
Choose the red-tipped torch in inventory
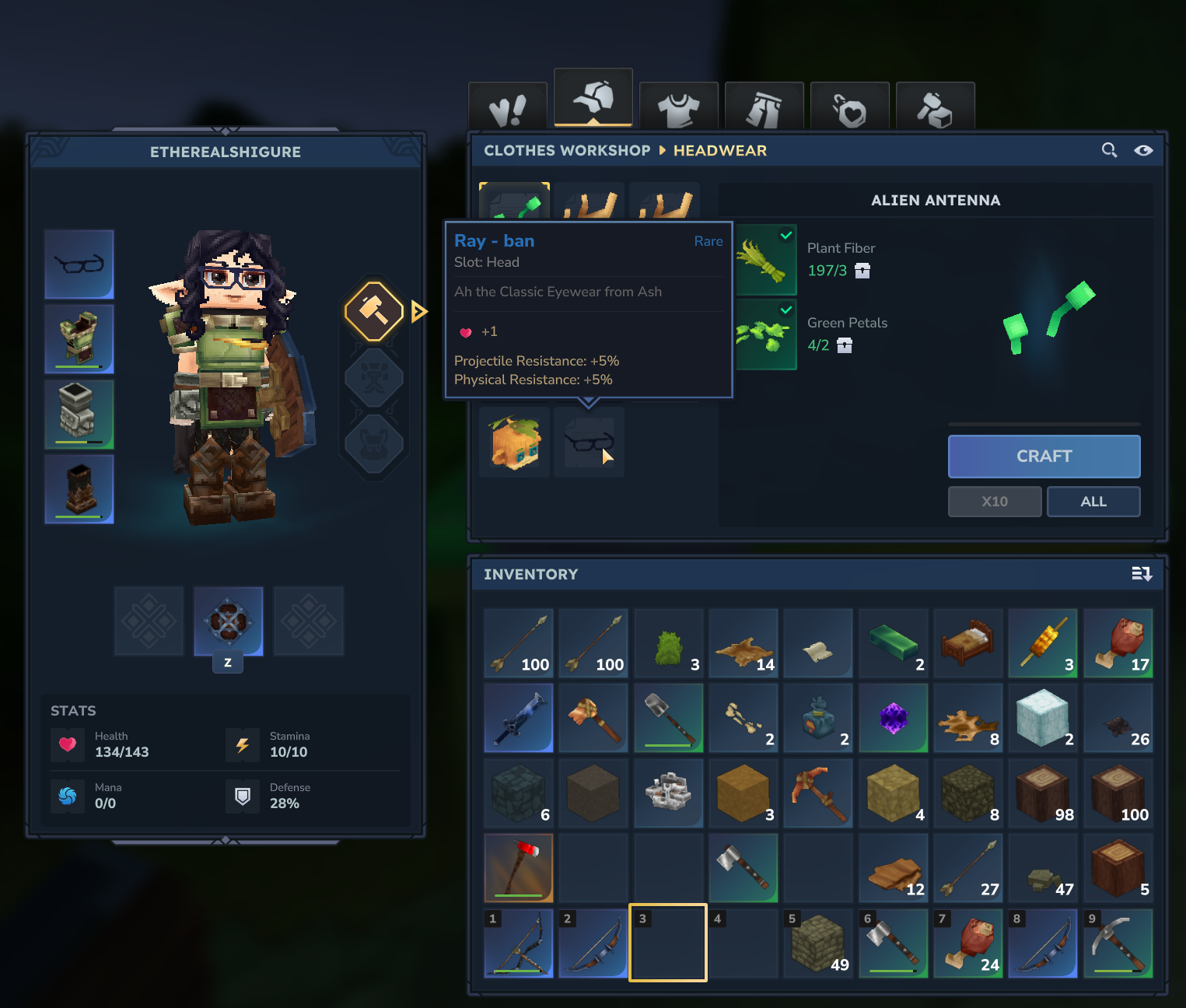tap(519, 868)
